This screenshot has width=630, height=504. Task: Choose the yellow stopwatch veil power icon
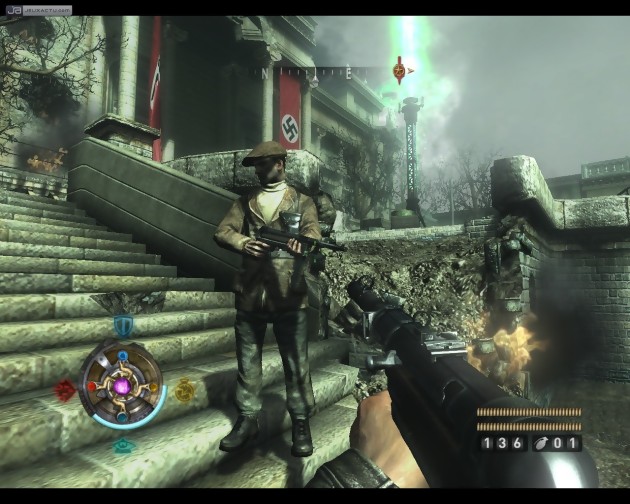tap(185, 390)
